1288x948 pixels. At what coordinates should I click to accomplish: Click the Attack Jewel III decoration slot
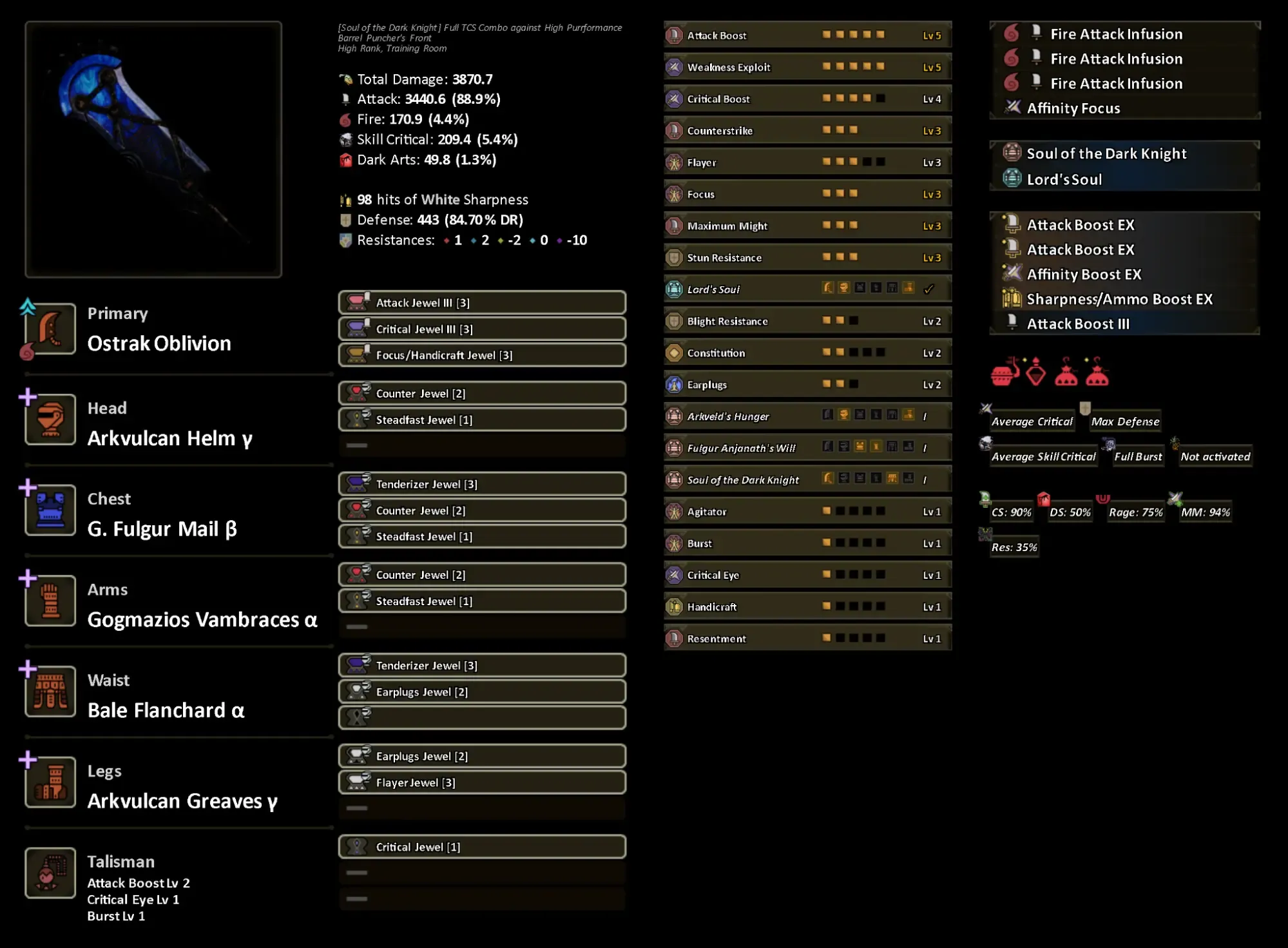(x=482, y=303)
